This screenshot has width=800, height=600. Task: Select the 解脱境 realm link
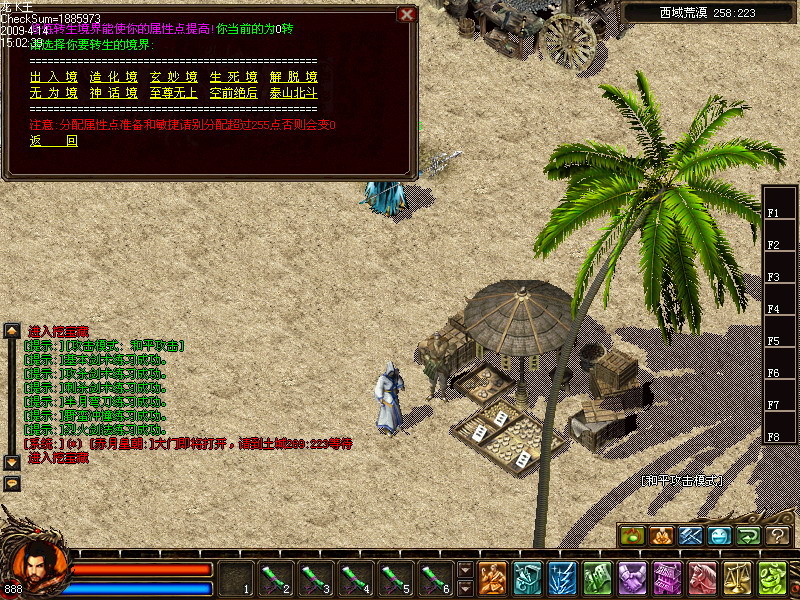tap(293, 77)
